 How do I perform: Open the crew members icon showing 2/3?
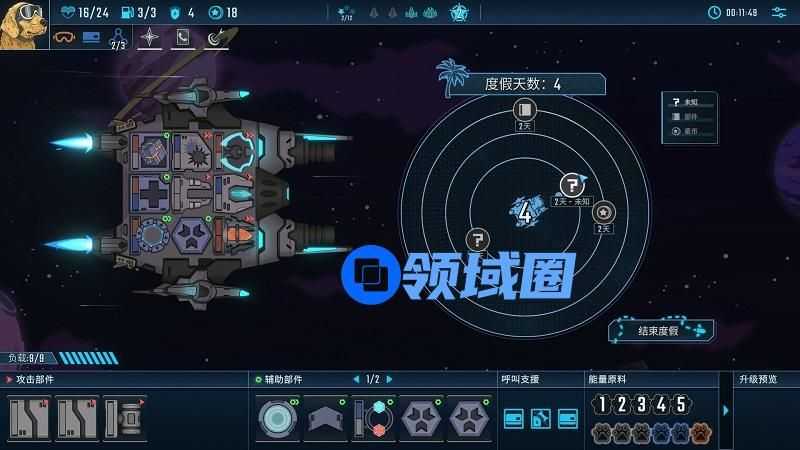click(x=118, y=38)
